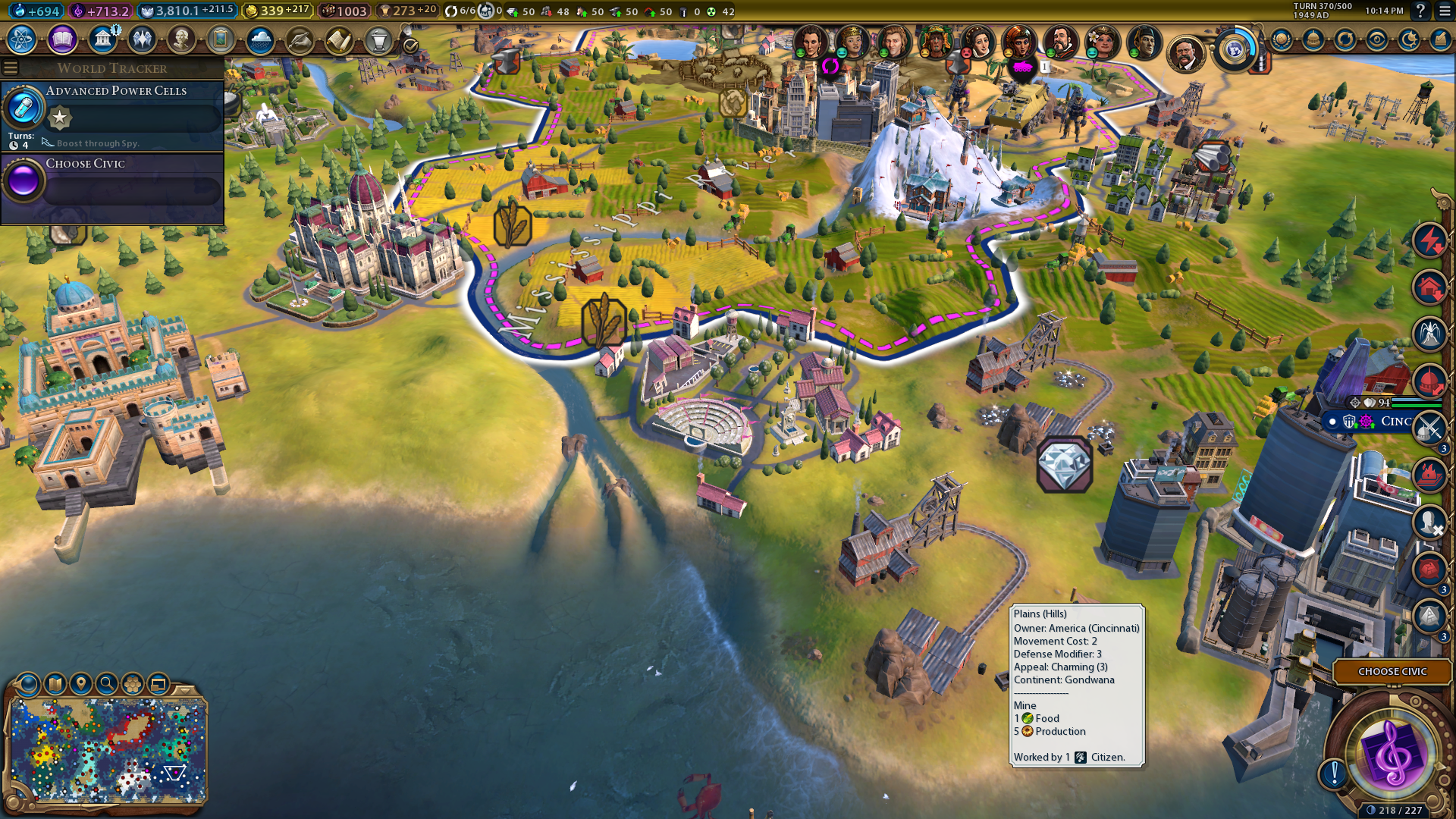Screen dimensions: 1456x819
Task: Open the main game menu button
Action: point(1445,11)
